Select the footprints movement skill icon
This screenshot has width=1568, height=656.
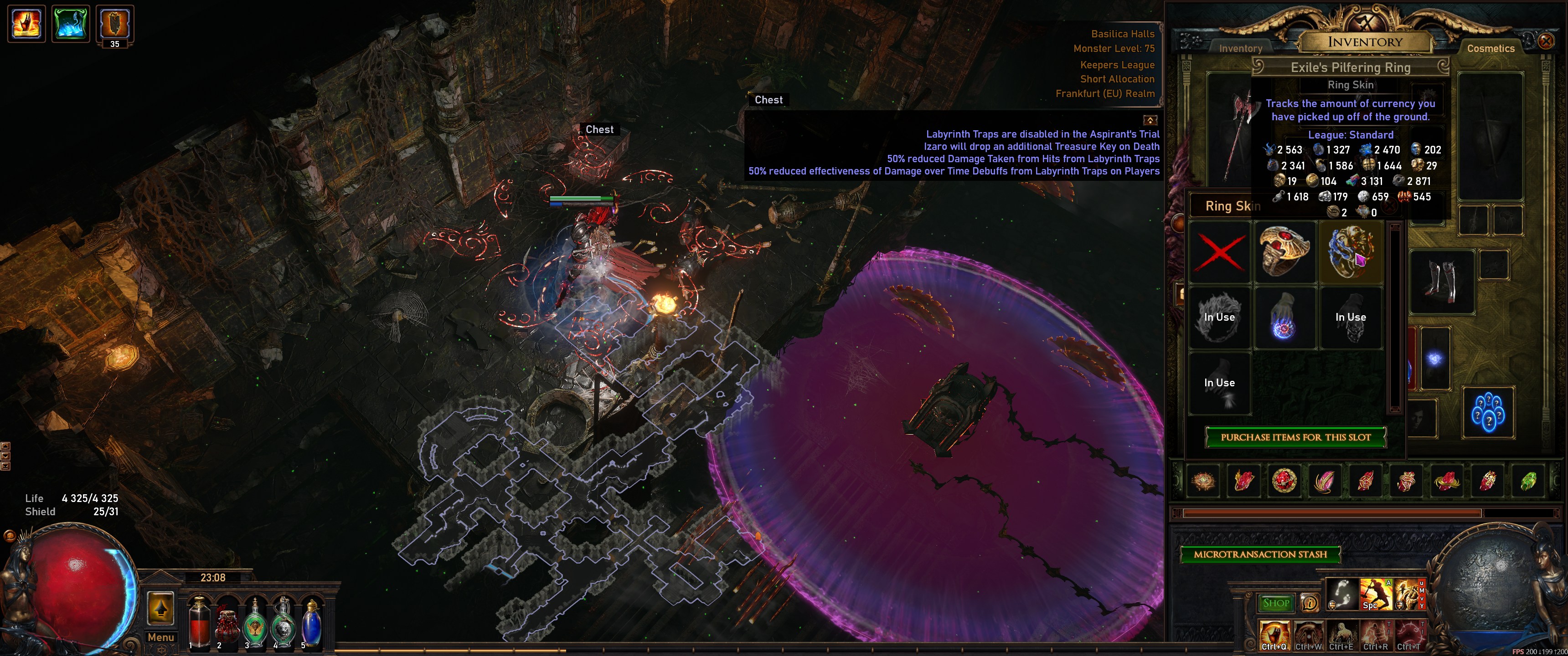tap(1341, 594)
